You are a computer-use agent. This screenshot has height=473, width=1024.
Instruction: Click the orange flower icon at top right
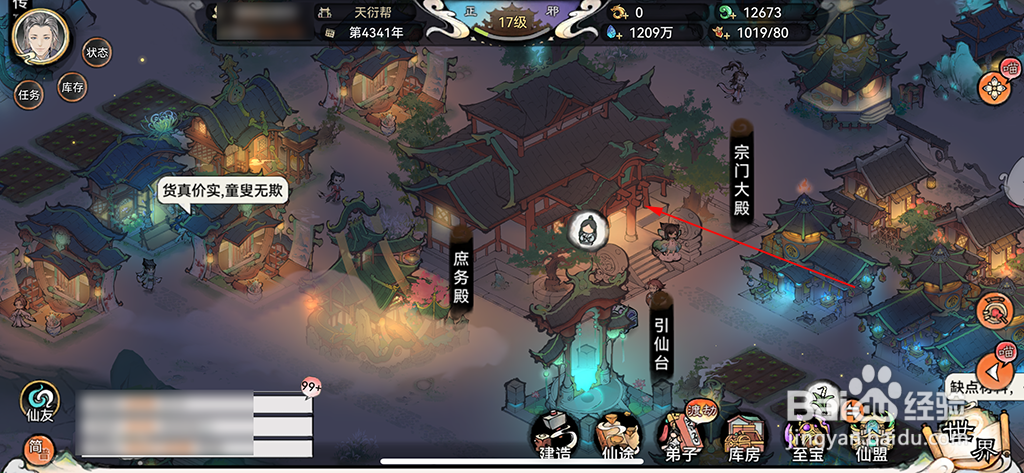(995, 88)
